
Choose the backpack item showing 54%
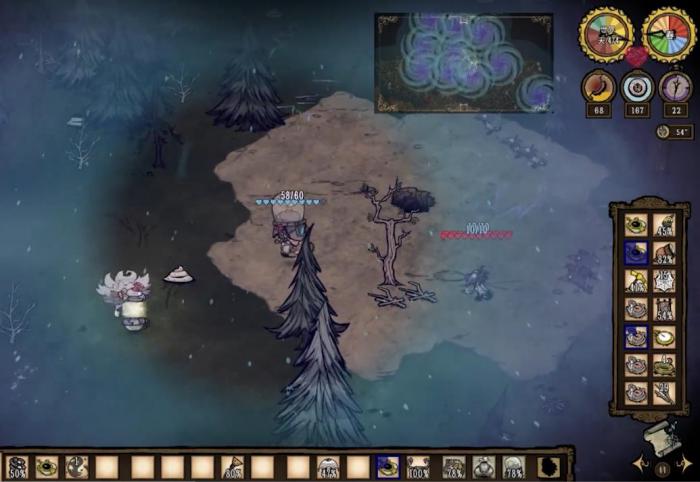(661, 309)
